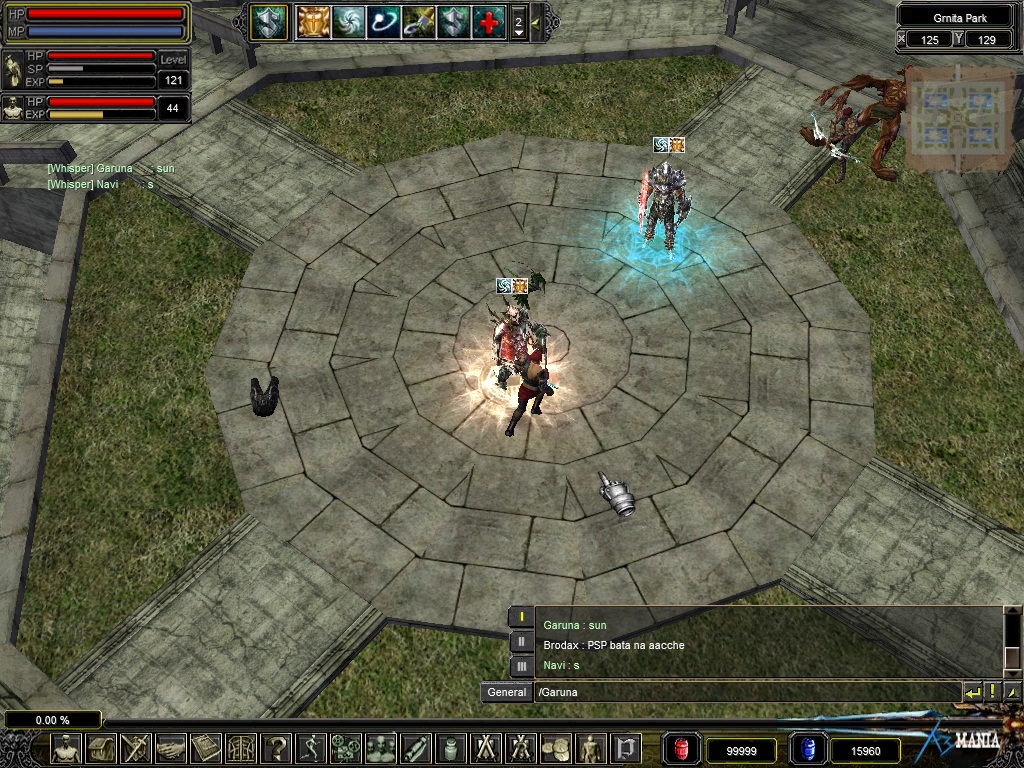Open the handshake trade icon
The image size is (1024, 768).
coord(171,748)
